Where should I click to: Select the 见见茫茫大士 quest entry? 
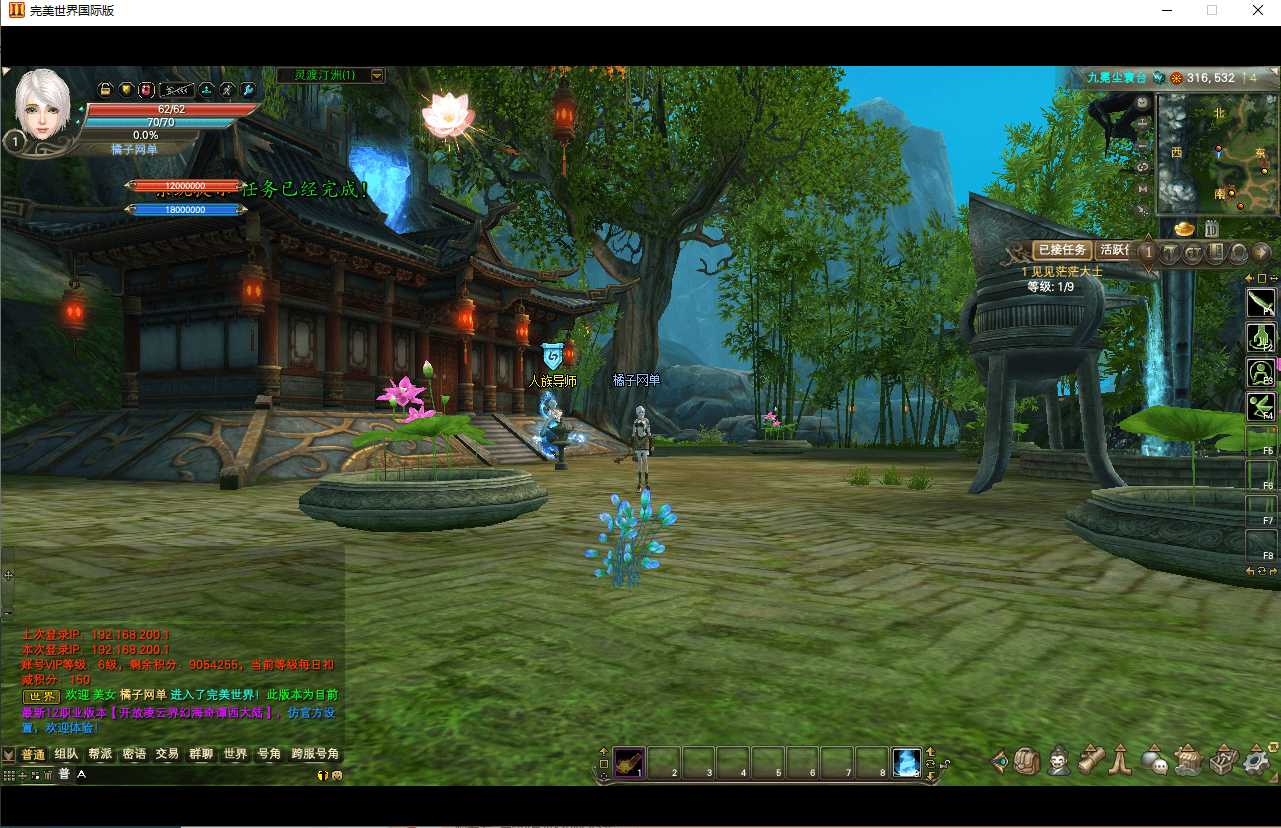pos(1062,271)
